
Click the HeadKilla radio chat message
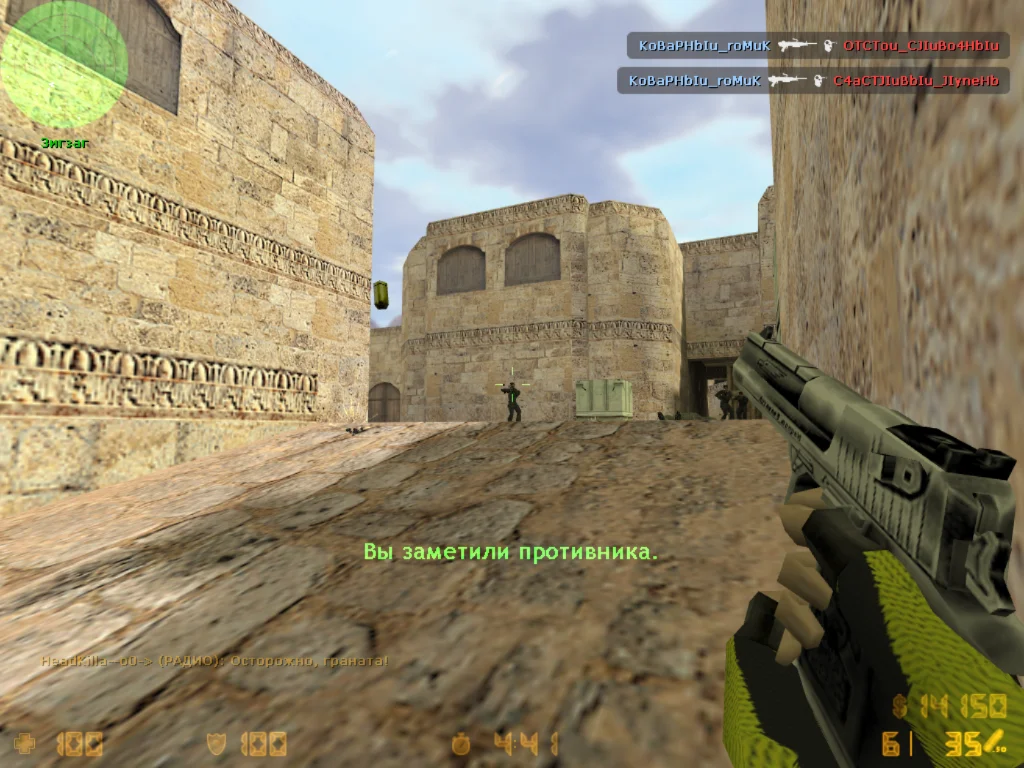click(x=214, y=661)
